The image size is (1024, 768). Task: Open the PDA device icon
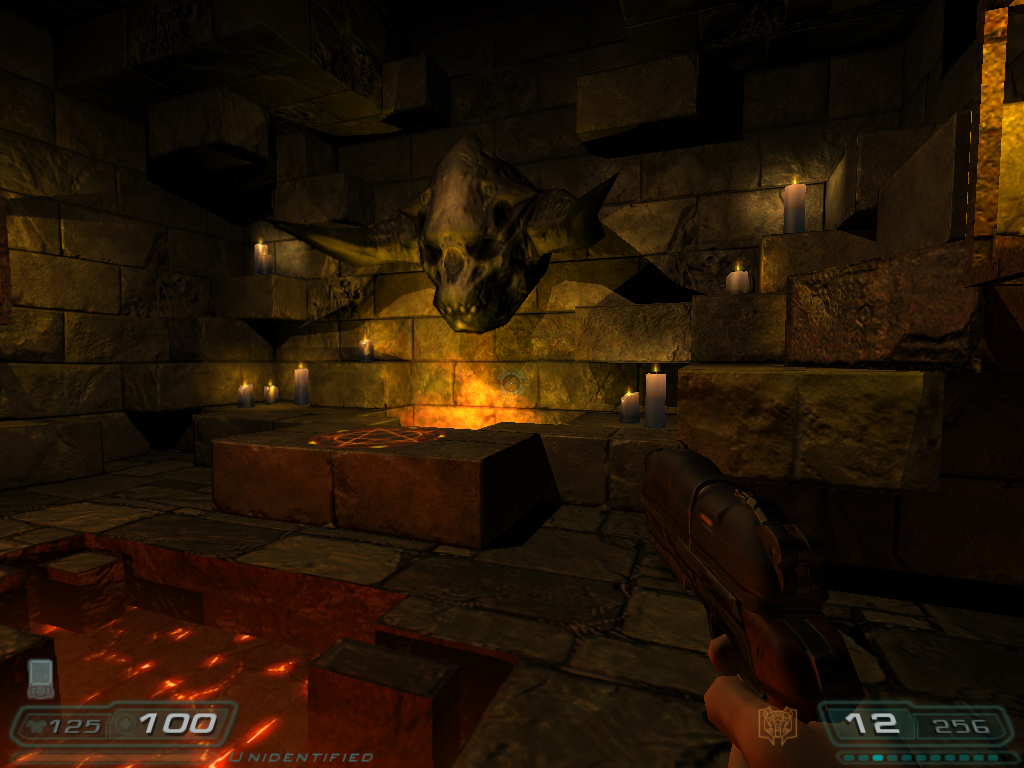41,679
